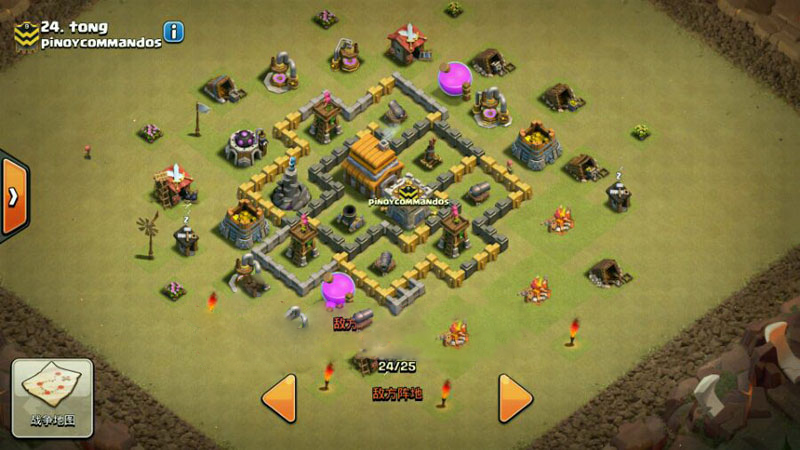Return to the war map
This screenshot has width=800, height=450.
53,395
